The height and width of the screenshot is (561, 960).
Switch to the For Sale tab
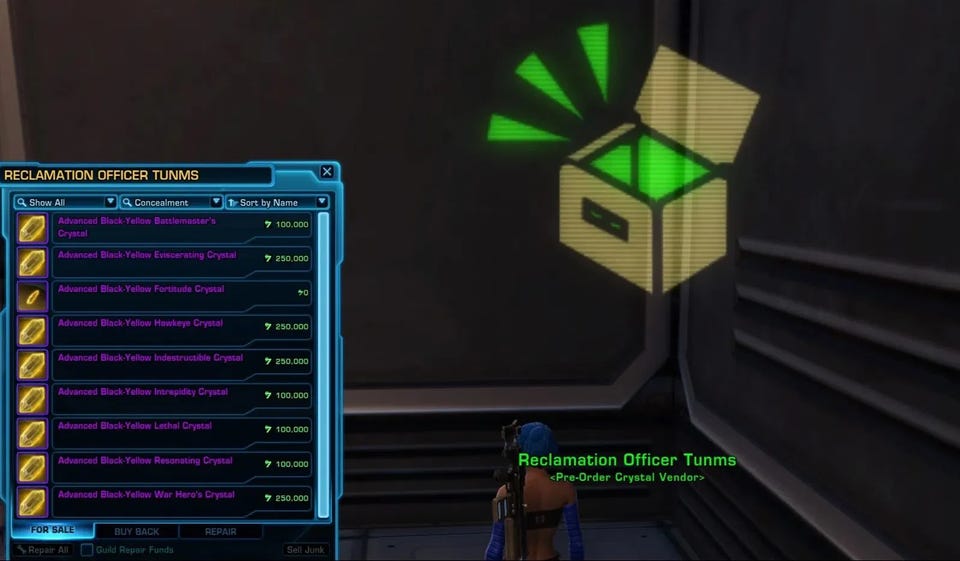pos(53,530)
